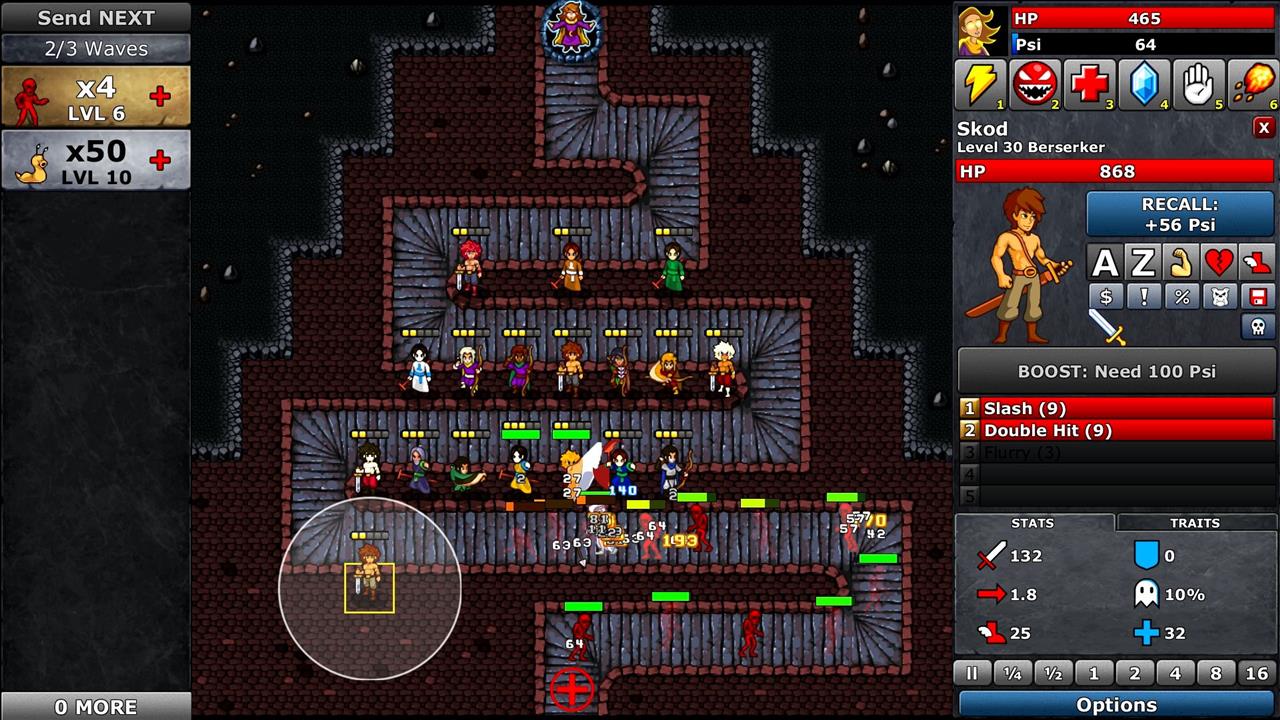Cast the fireball meteor spell

click(x=1252, y=85)
